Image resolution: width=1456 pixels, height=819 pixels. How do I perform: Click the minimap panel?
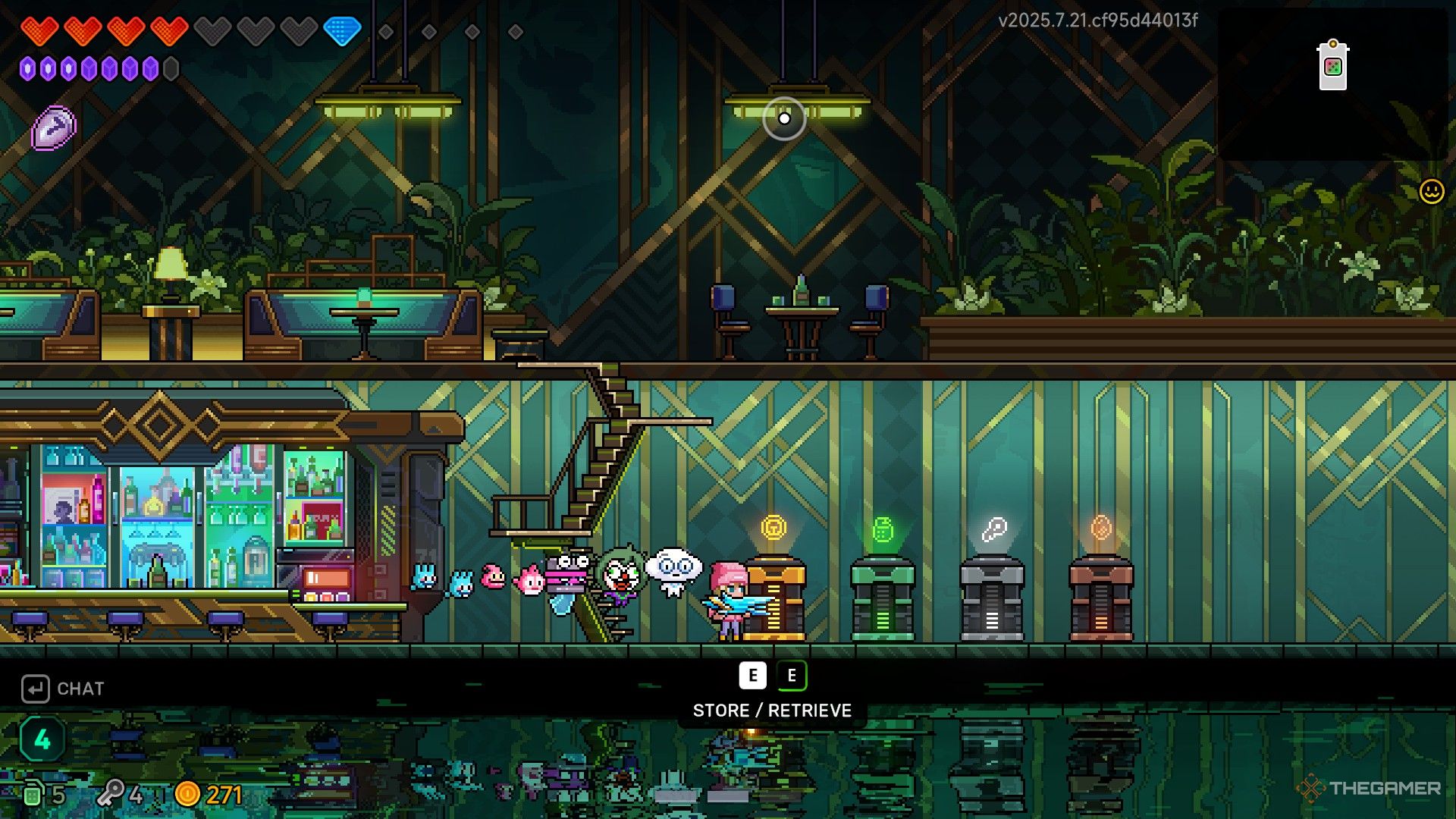[1332, 83]
